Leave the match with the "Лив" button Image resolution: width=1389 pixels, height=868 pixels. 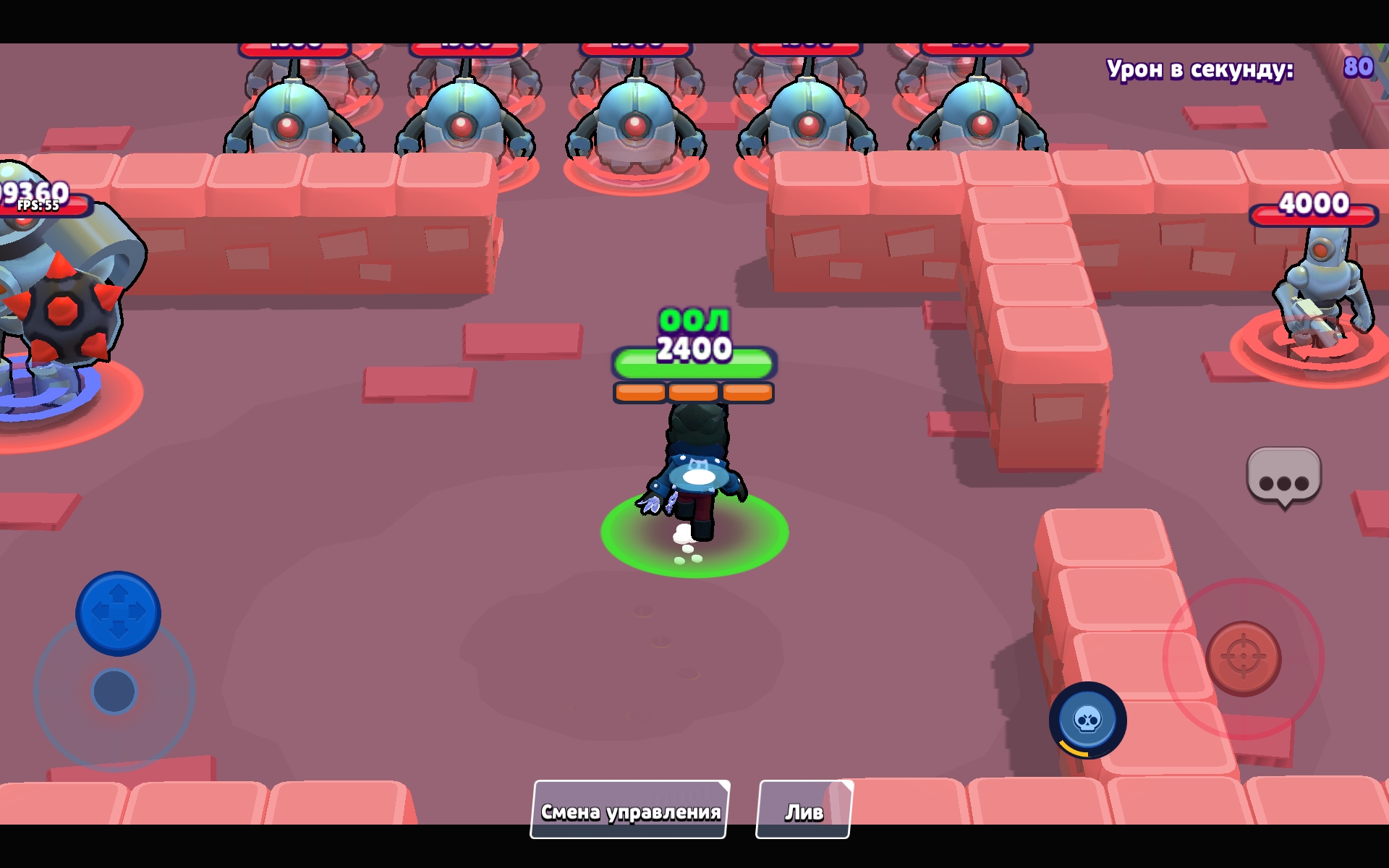coord(804,810)
